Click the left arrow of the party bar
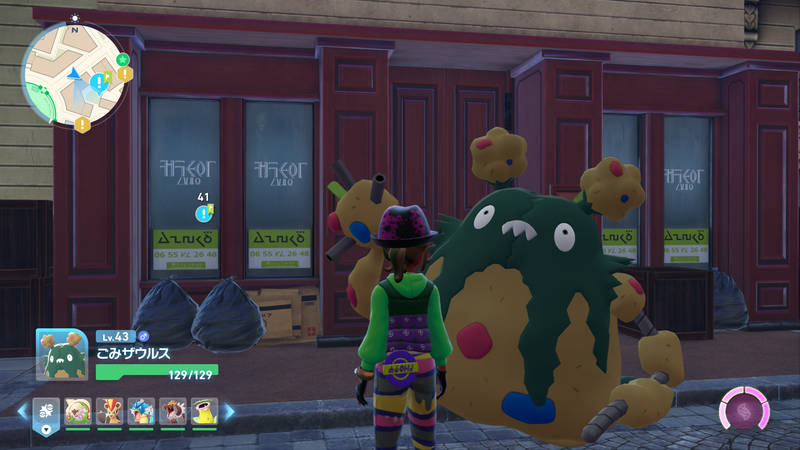 click(21, 411)
